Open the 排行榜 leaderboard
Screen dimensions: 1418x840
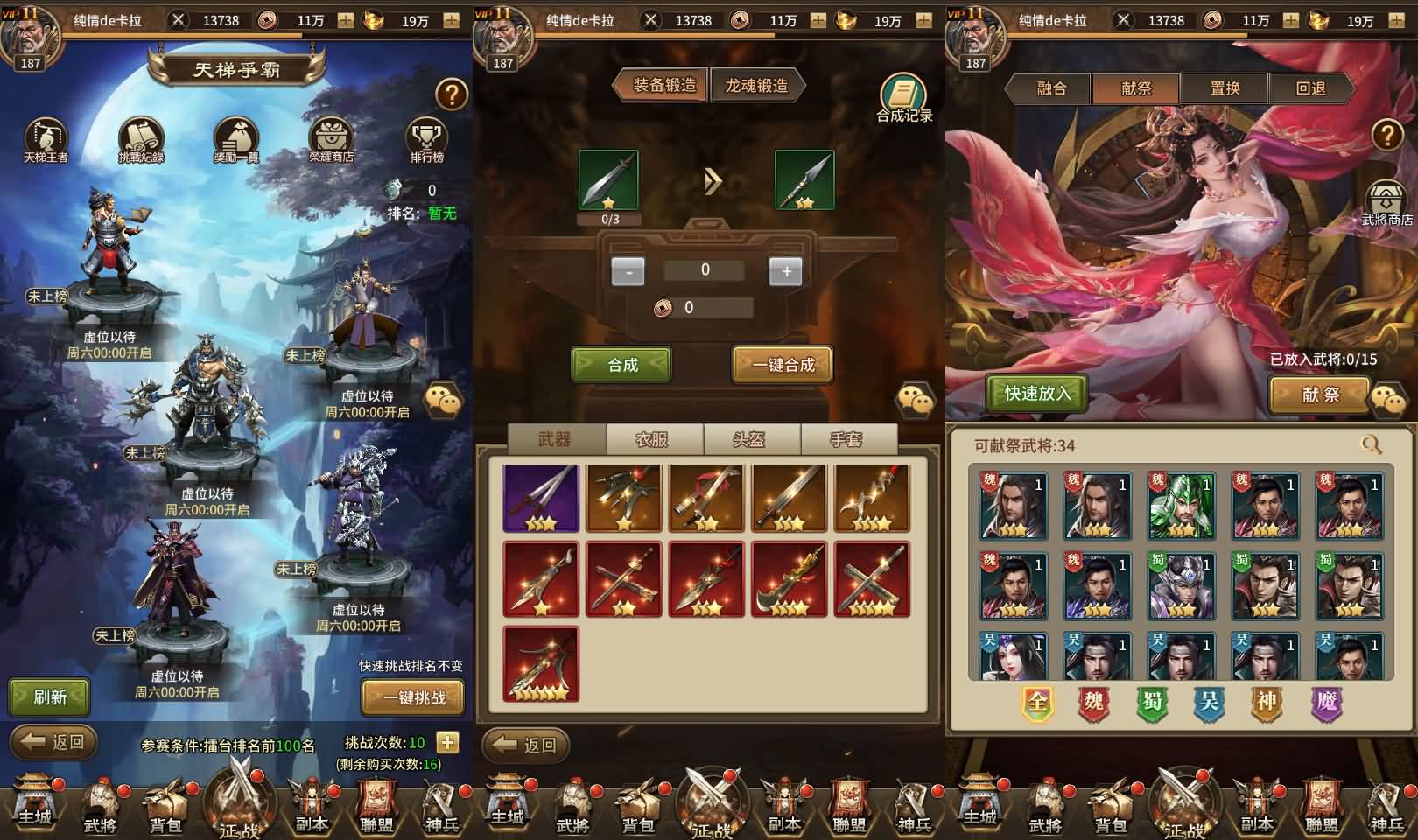tap(425, 138)
